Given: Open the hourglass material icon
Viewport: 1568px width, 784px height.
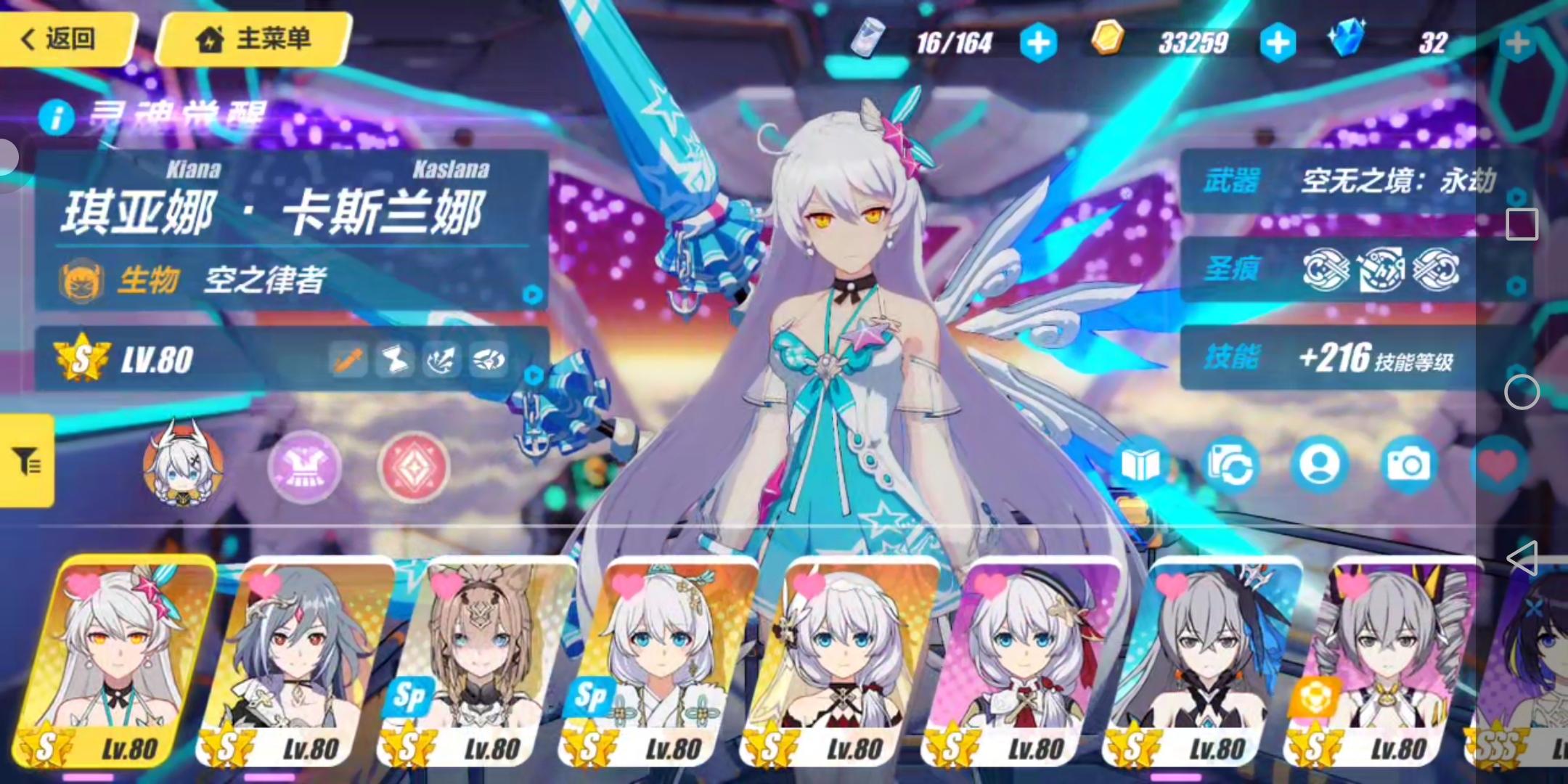Looking at the screenshot, I should click(x=394, y=361).
